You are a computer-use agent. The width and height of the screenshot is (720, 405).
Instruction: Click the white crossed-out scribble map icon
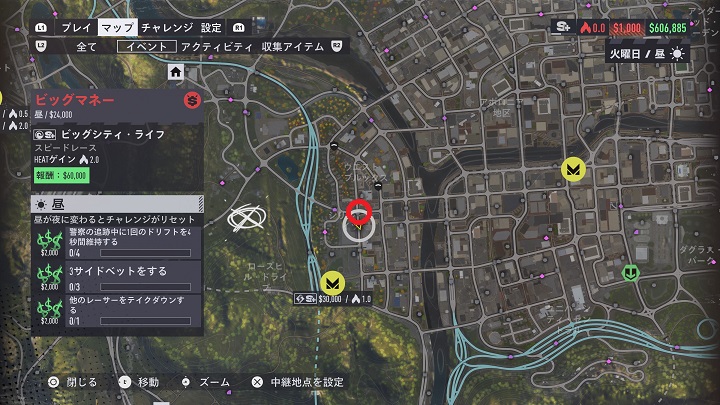(x=246, y=219)
